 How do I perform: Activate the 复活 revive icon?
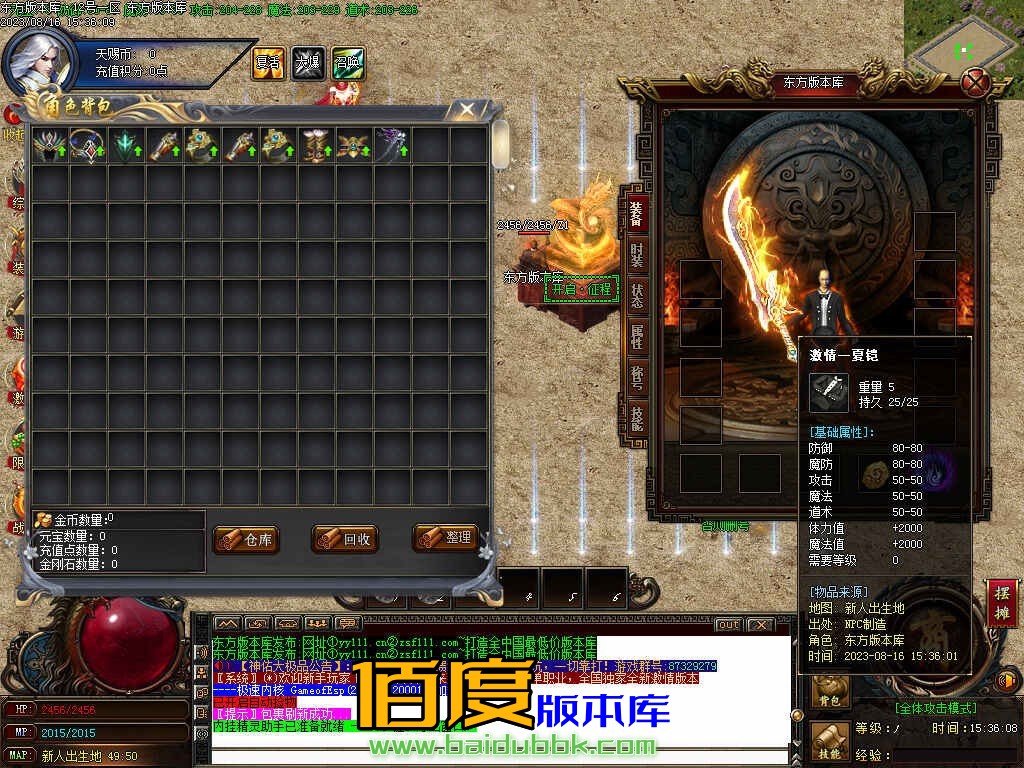pos(268,63)
